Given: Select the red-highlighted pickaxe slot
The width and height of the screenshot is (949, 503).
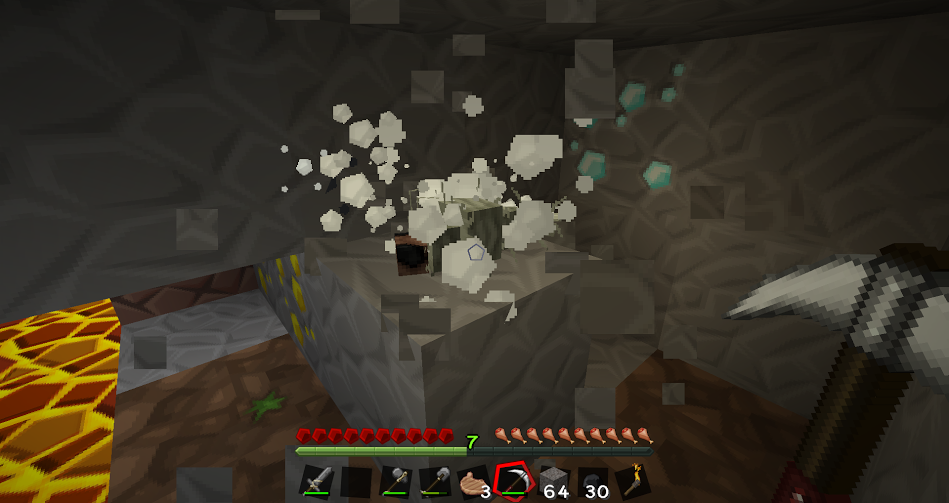Looking at the screenshot, I should [512, 481].
